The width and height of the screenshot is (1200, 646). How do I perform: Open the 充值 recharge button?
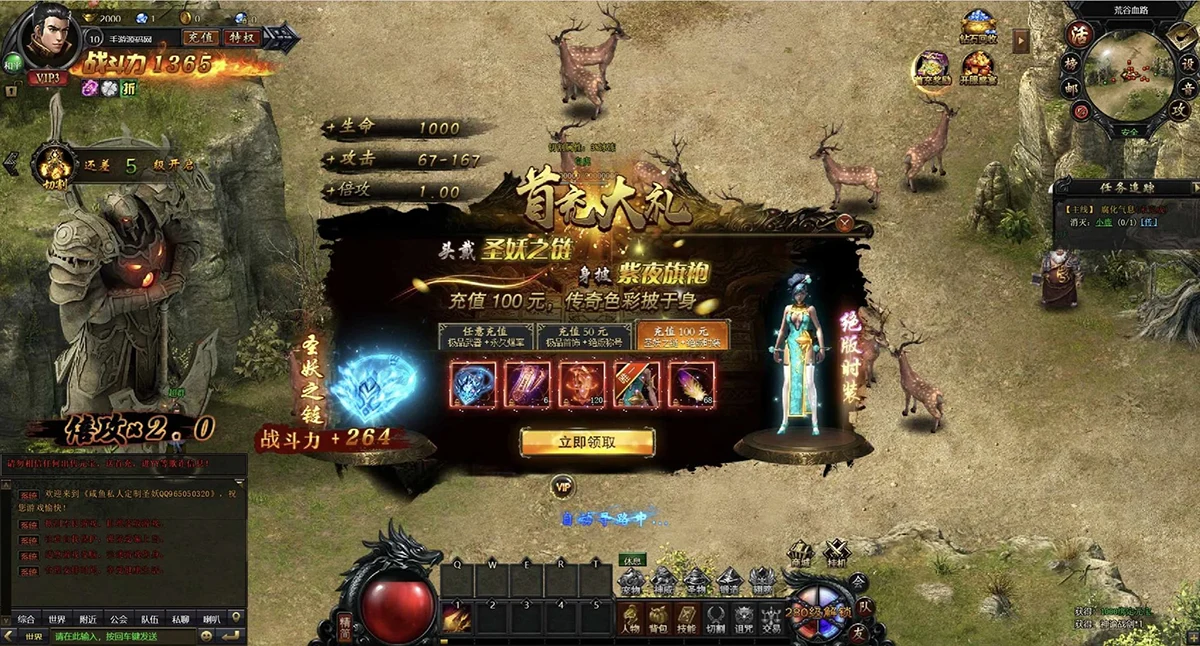coord(200,37)
